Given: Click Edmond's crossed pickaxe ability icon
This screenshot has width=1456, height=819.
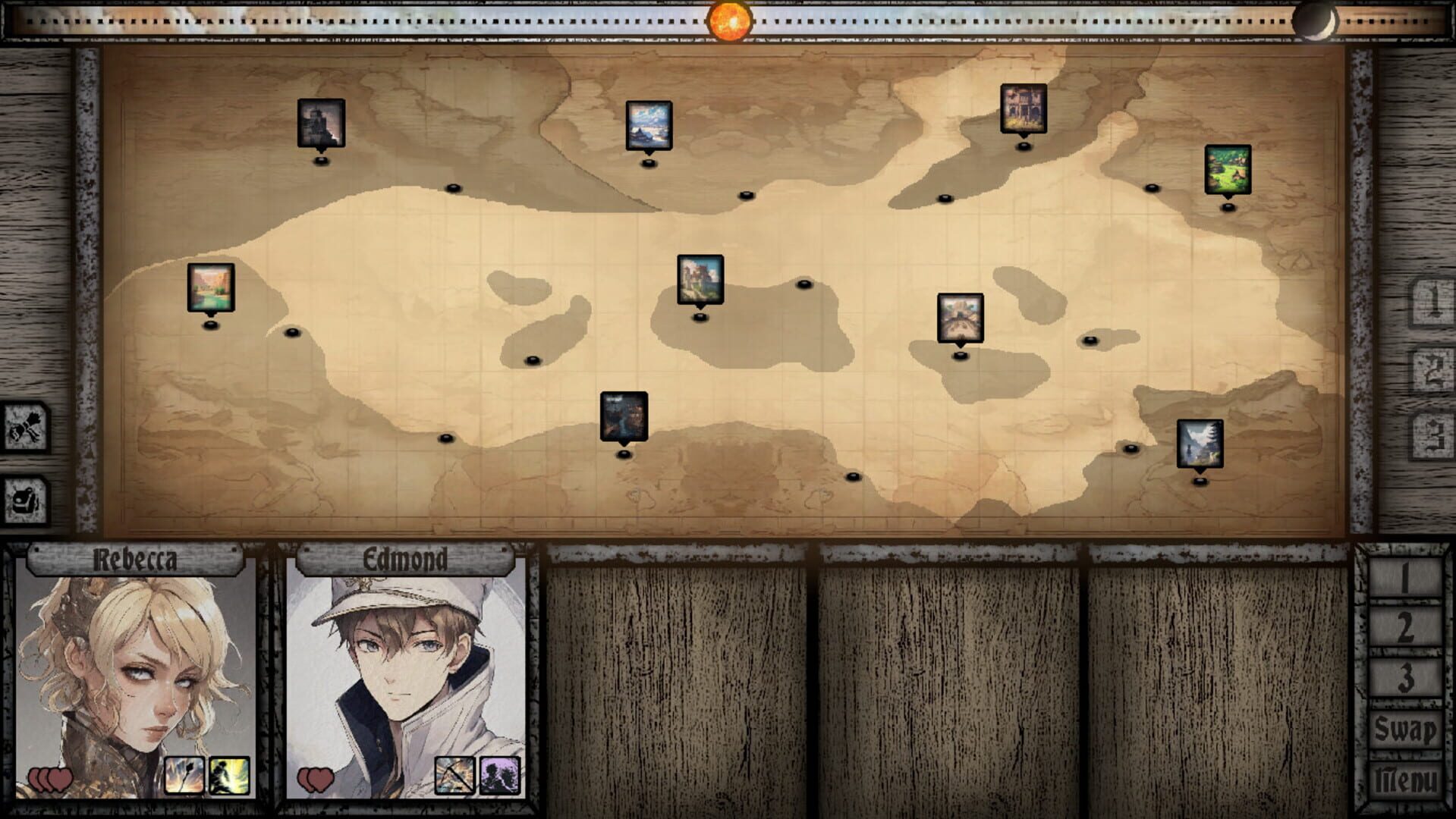Looking at the screenshot, I should (x=454, y=775).
